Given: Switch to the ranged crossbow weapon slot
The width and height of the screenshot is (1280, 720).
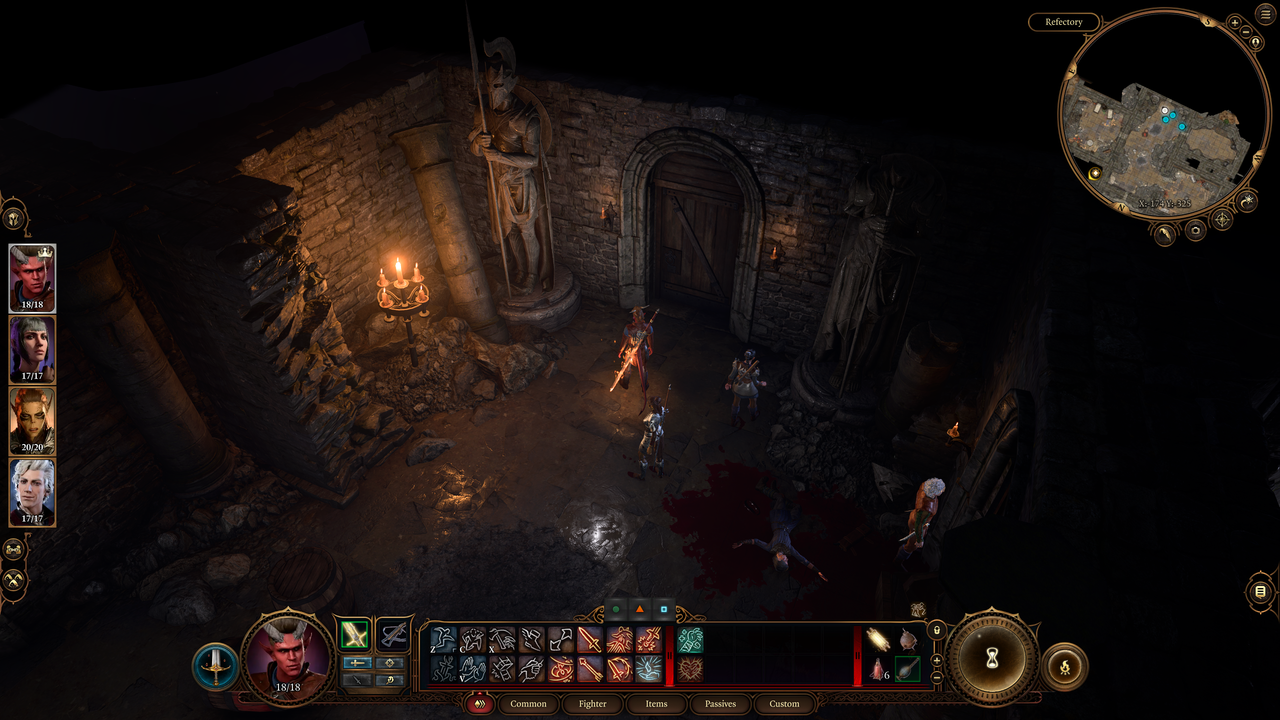Looking at the screenshot, I should 394,634.
